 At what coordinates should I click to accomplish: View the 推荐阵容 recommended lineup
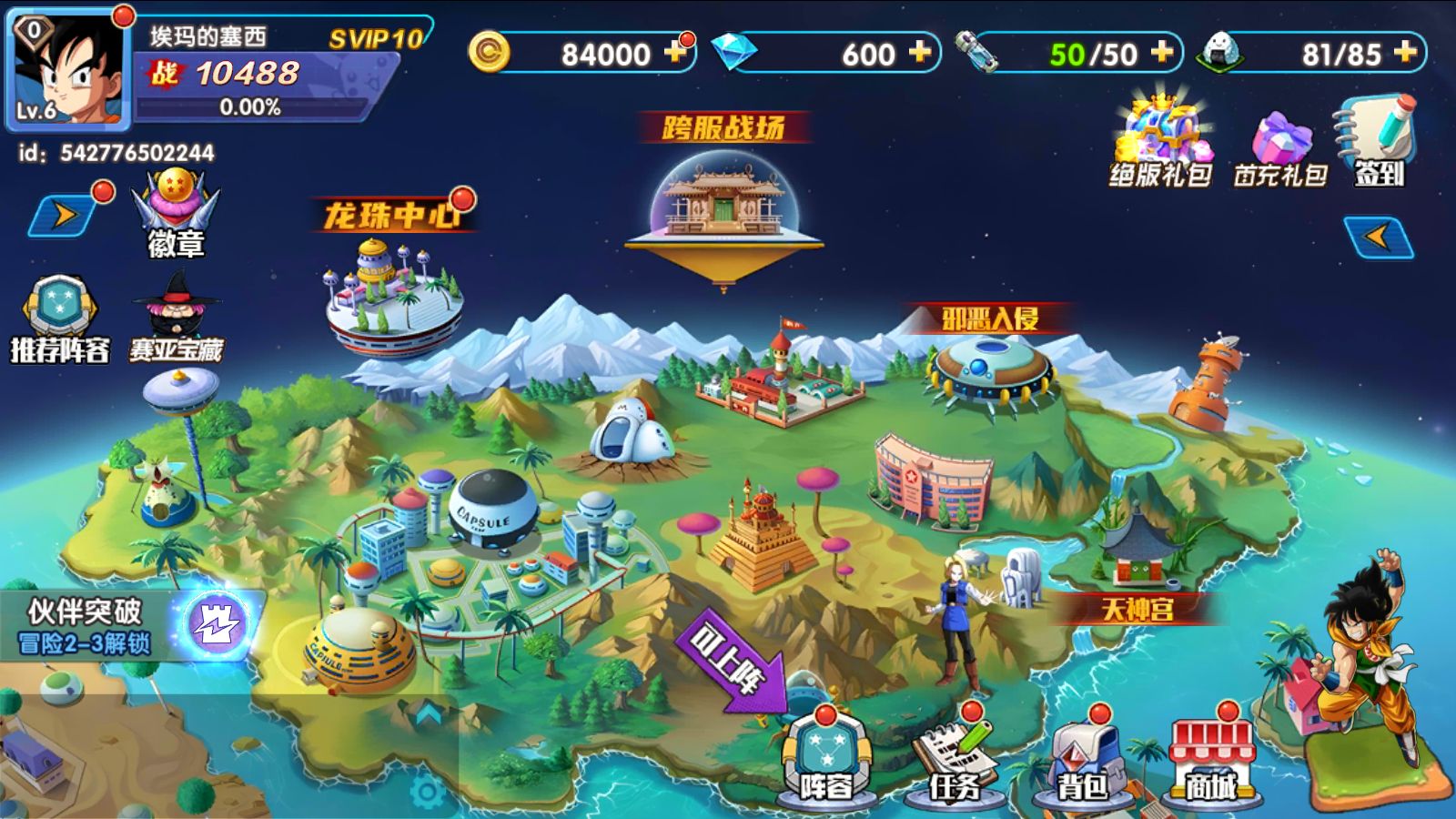(x=59, y=318)
